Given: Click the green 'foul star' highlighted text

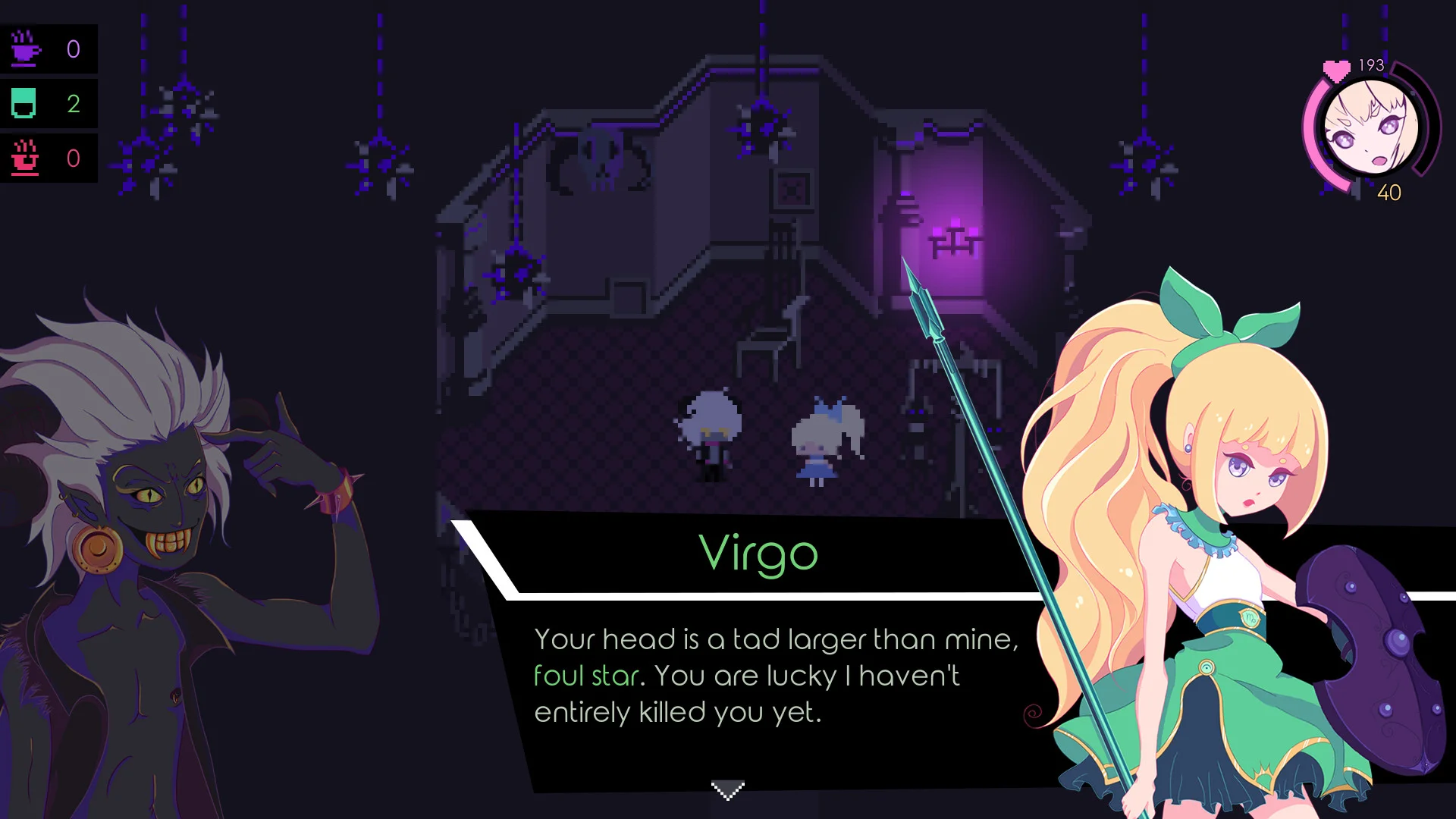Looking at the screenshot, I should pyautogui.click(x=587, y=675).
